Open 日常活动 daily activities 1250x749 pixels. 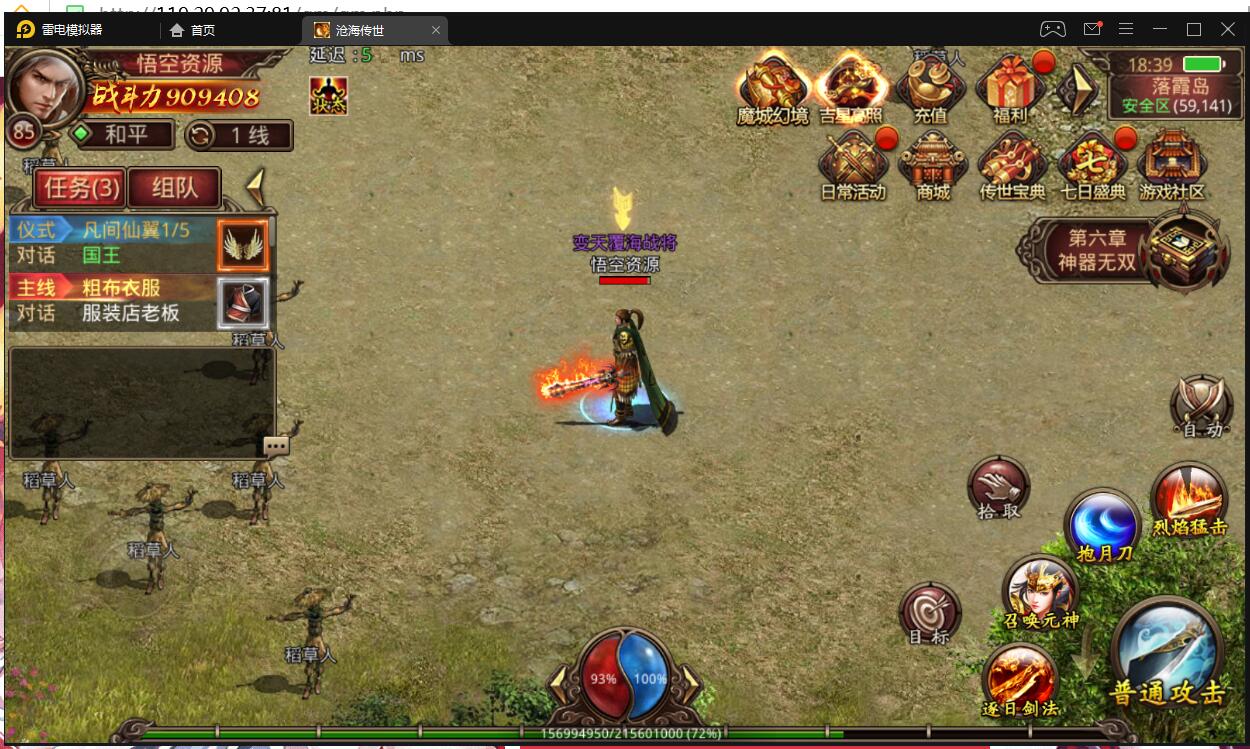coord(852,165)
